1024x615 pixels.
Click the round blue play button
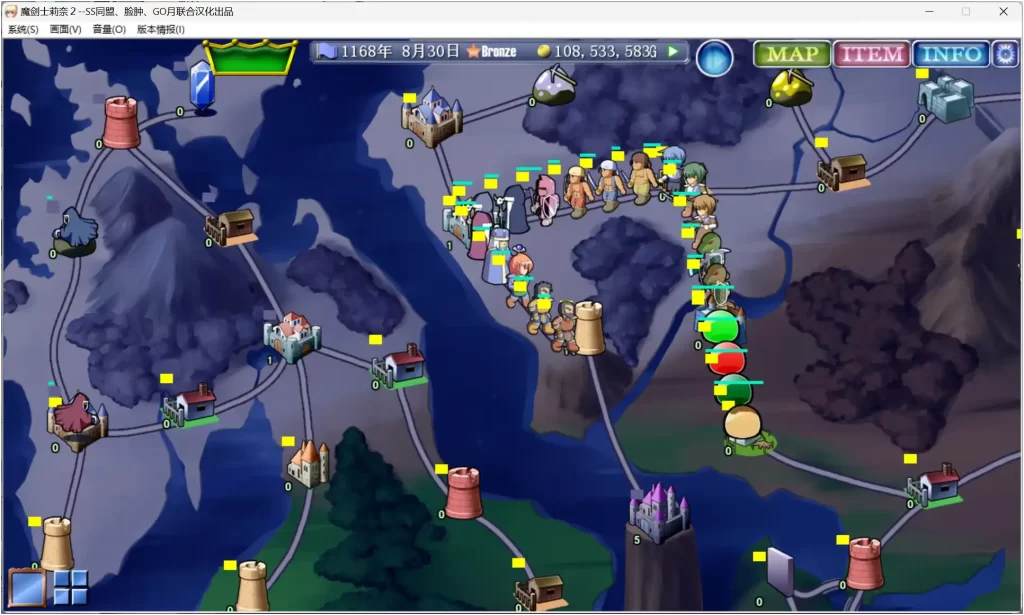pyautogui.click(x=714, y=58)
